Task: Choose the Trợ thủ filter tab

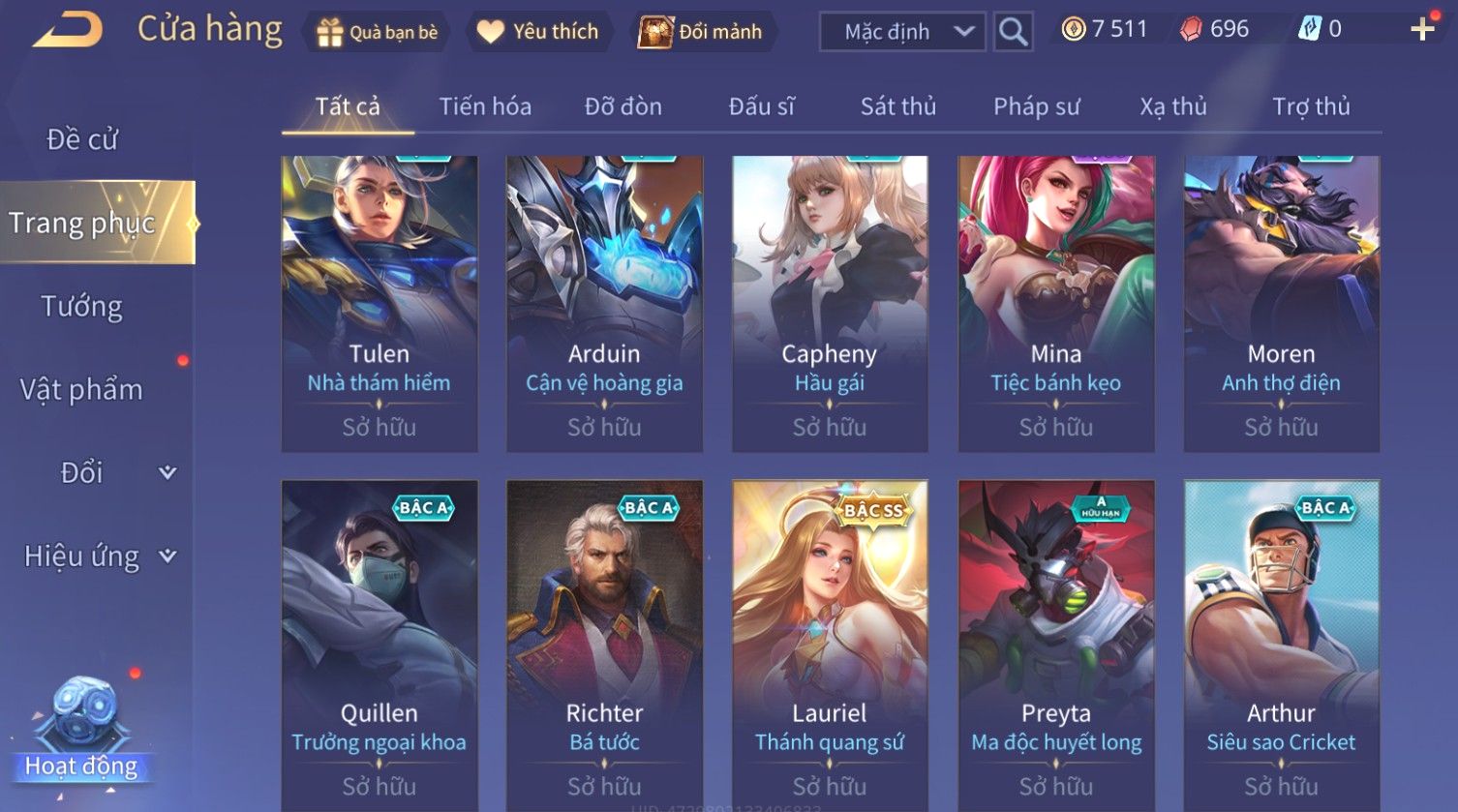Action: point(1311,106)
